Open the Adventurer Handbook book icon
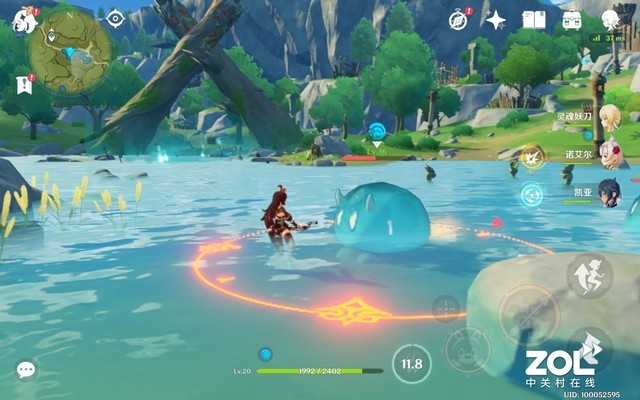 point(534,19)
